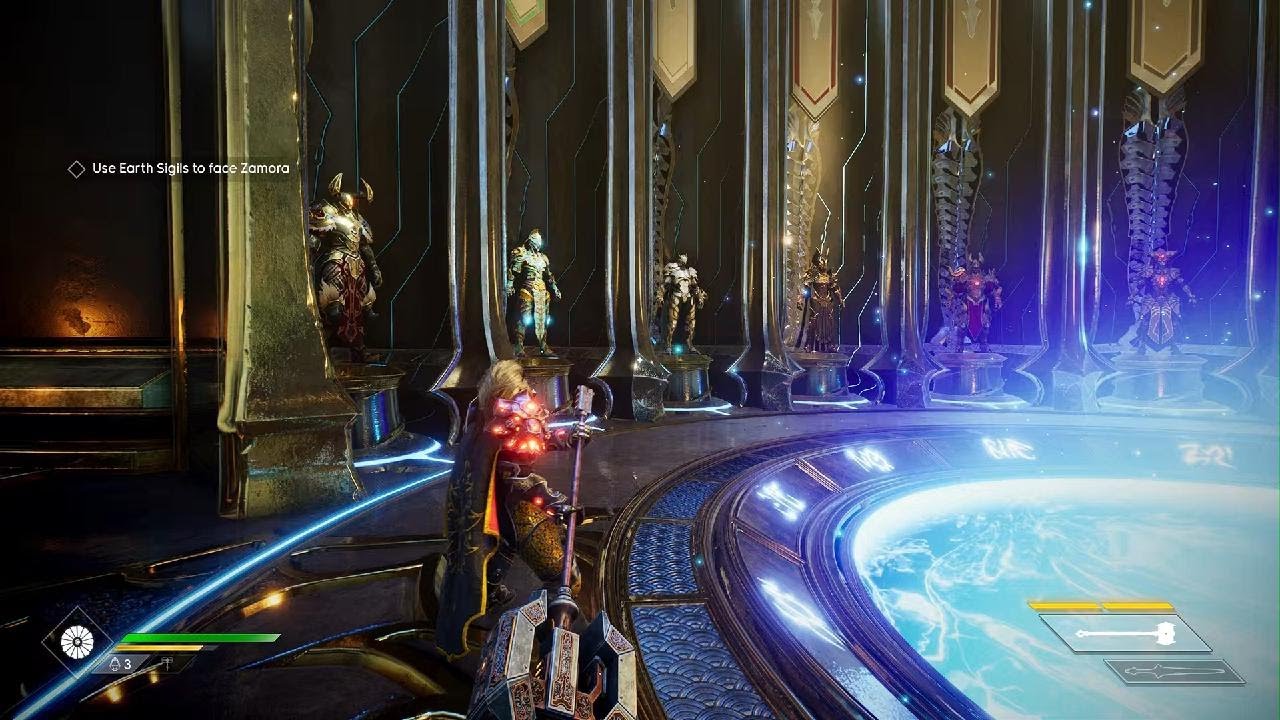Click the small banner icon beside the life stone
This screenshot has width=1280, height=720.
tap(164, 663)
